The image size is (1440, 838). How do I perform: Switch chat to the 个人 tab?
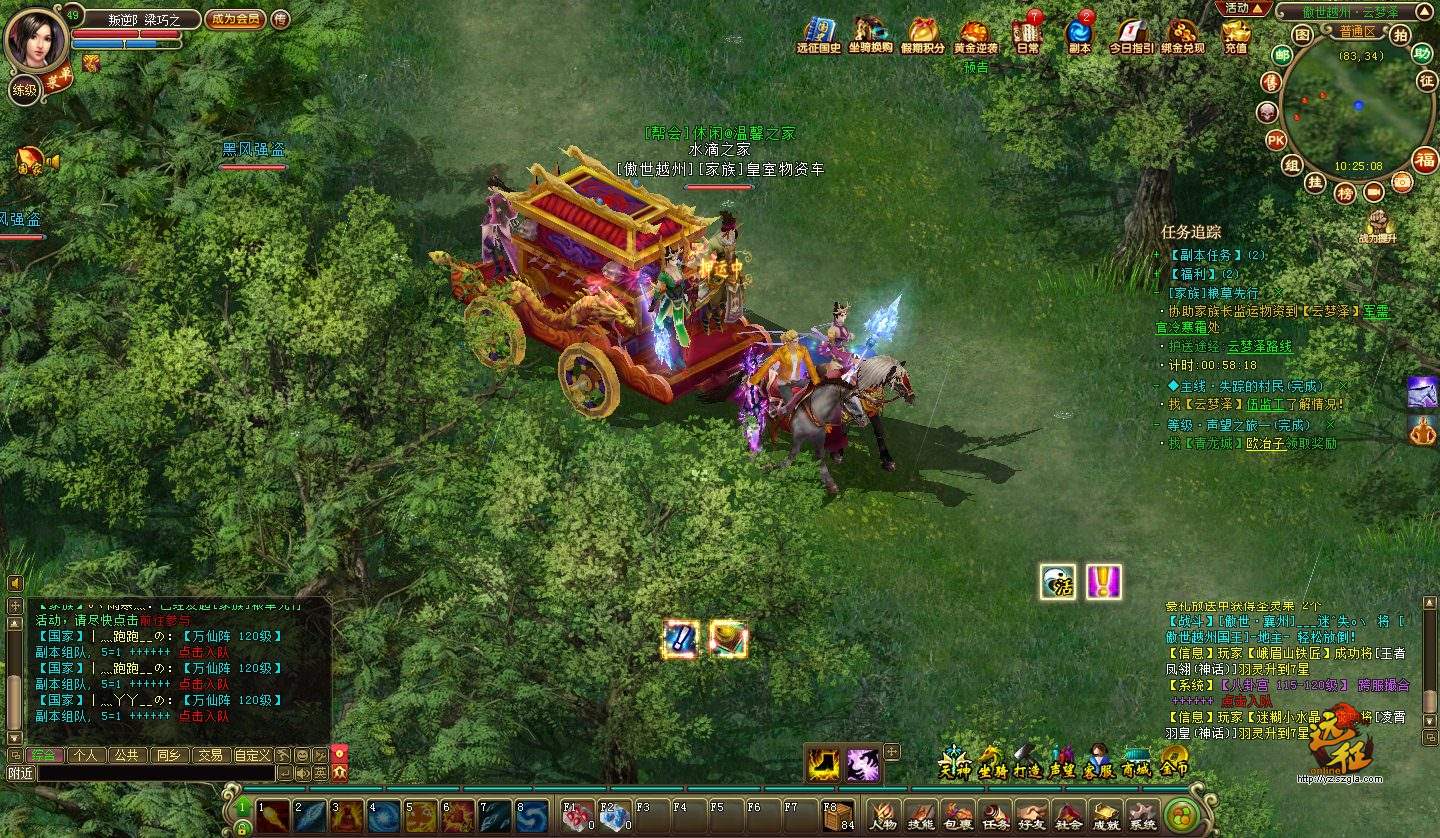tap(86, 755)
